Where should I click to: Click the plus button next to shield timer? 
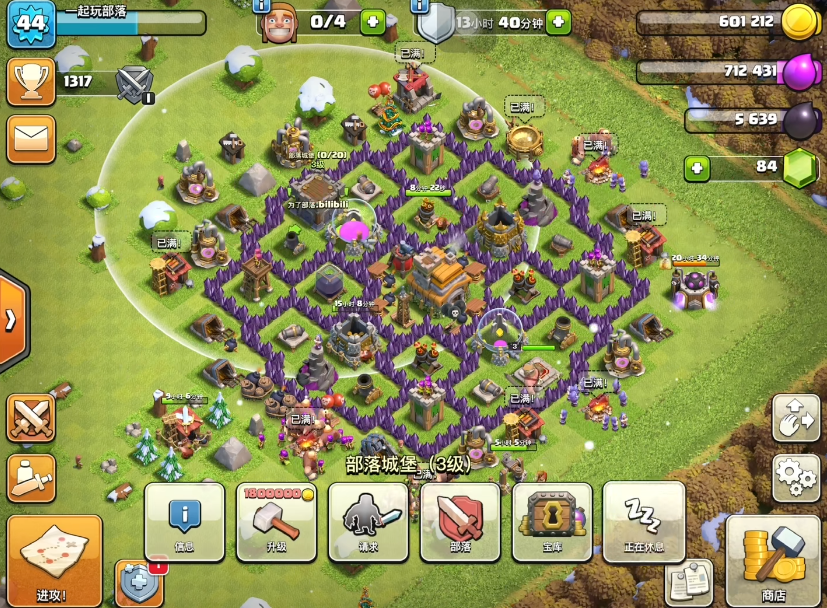click(558, 22)
